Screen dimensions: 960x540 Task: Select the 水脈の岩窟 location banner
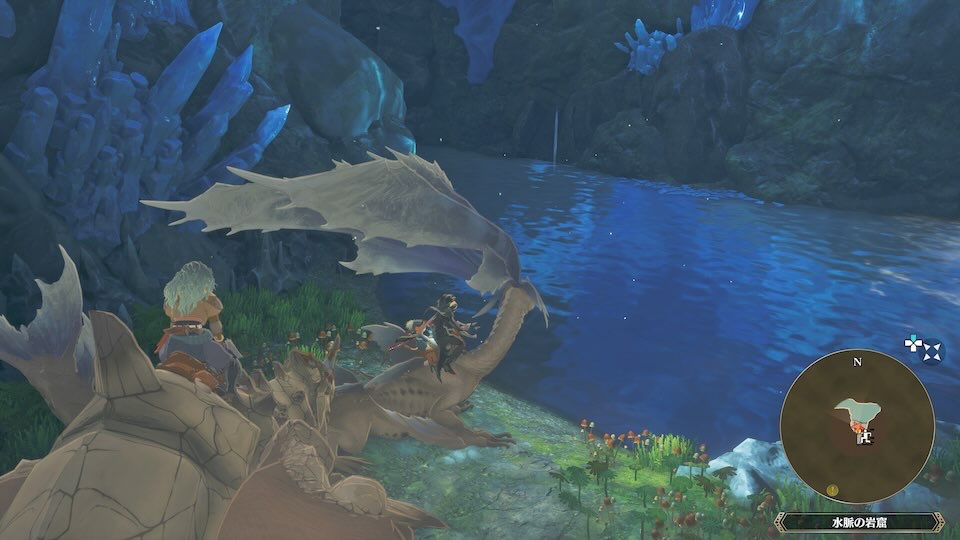[859, 522]
